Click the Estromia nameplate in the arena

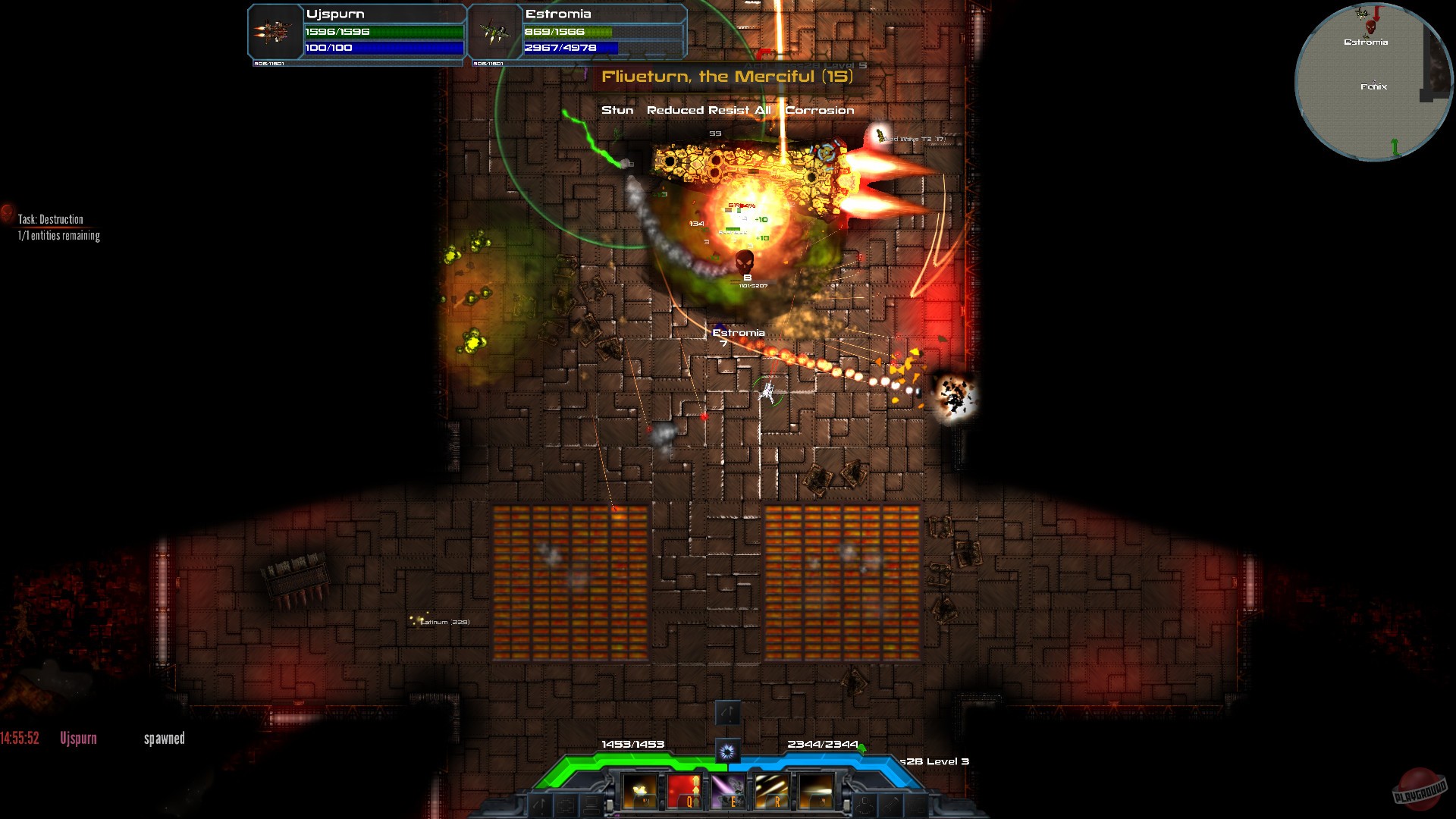click(739, 332)
